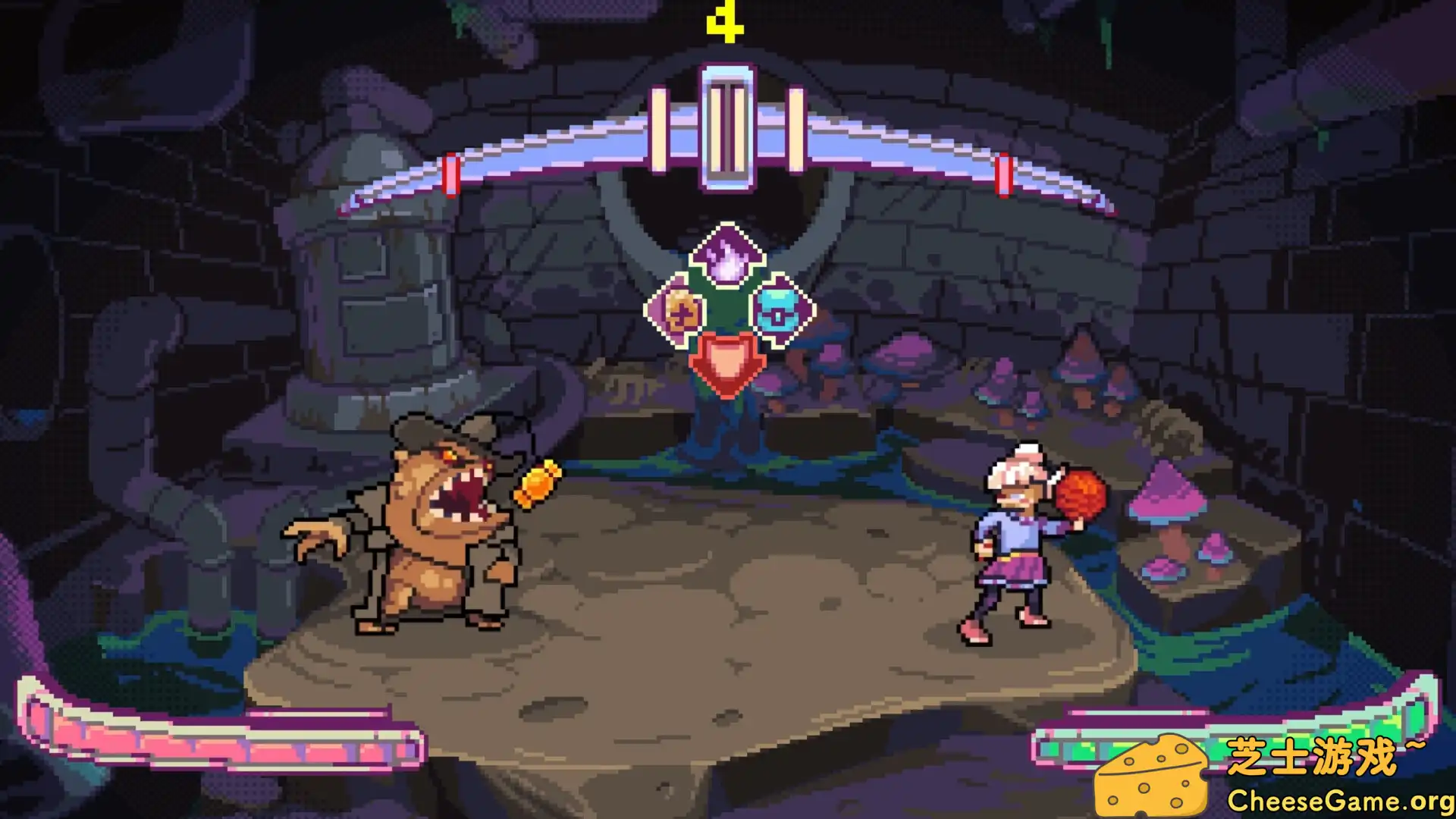Choose the golden orb ability
This screenshot has width=1456, height=819.
(x=677, y=310)
